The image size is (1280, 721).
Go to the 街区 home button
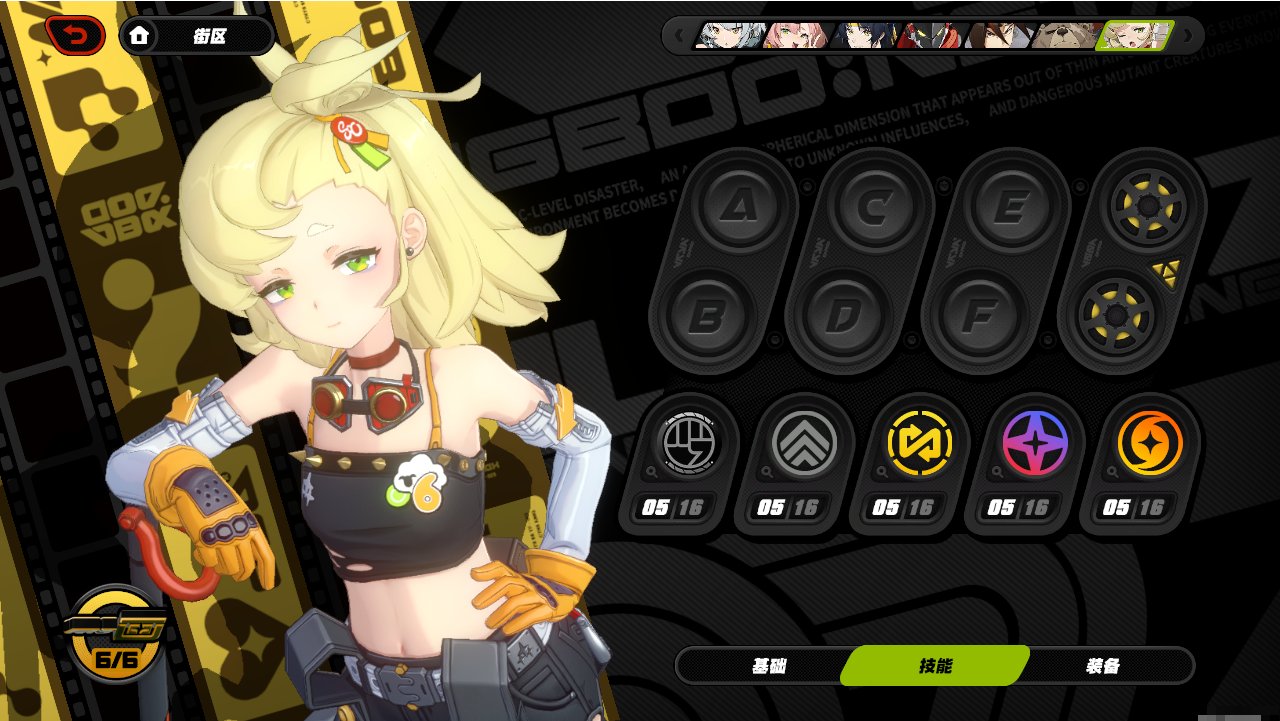196,36
